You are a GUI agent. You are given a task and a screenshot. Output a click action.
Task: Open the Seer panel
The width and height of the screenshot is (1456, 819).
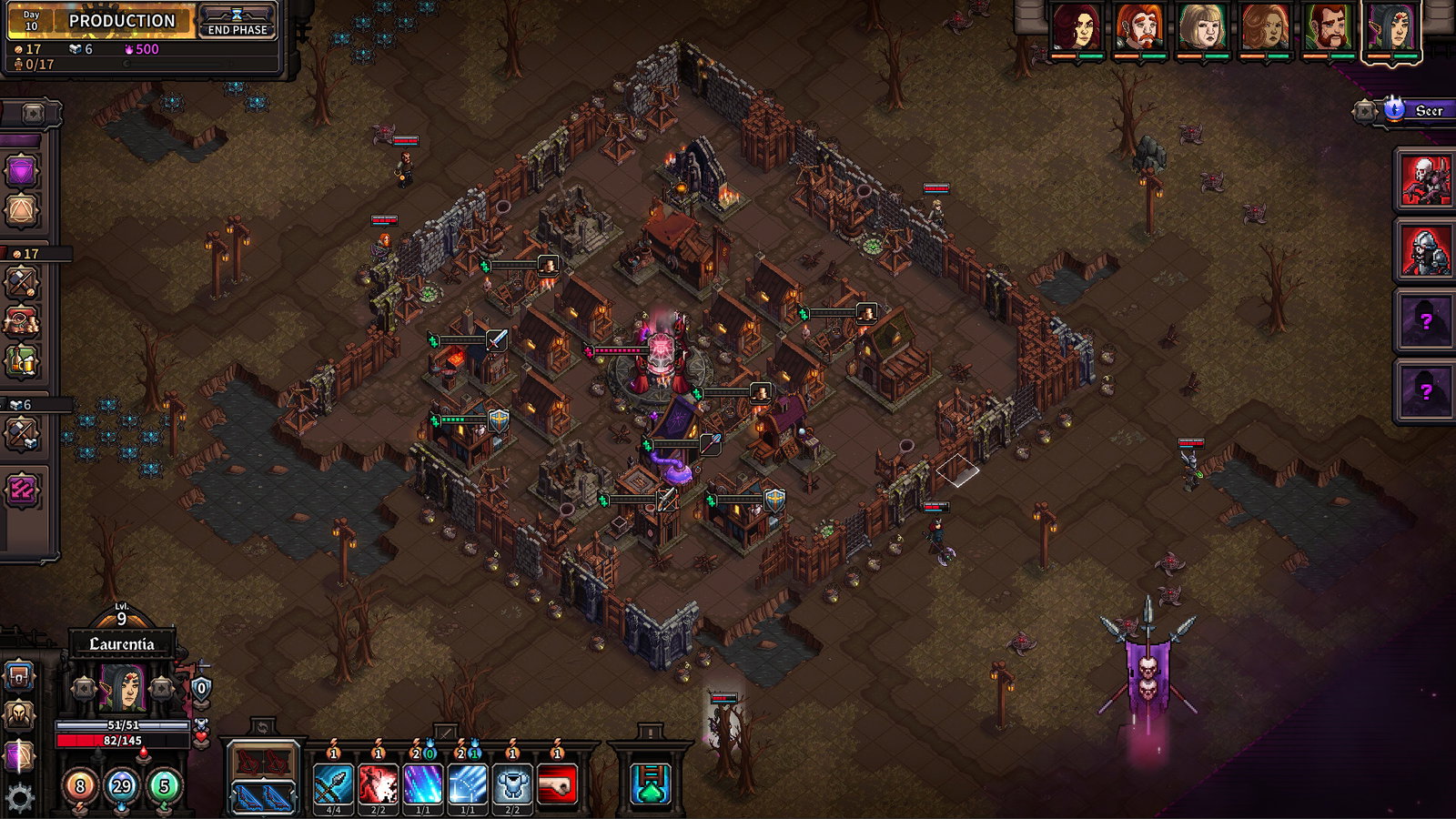click(1416, 111)
